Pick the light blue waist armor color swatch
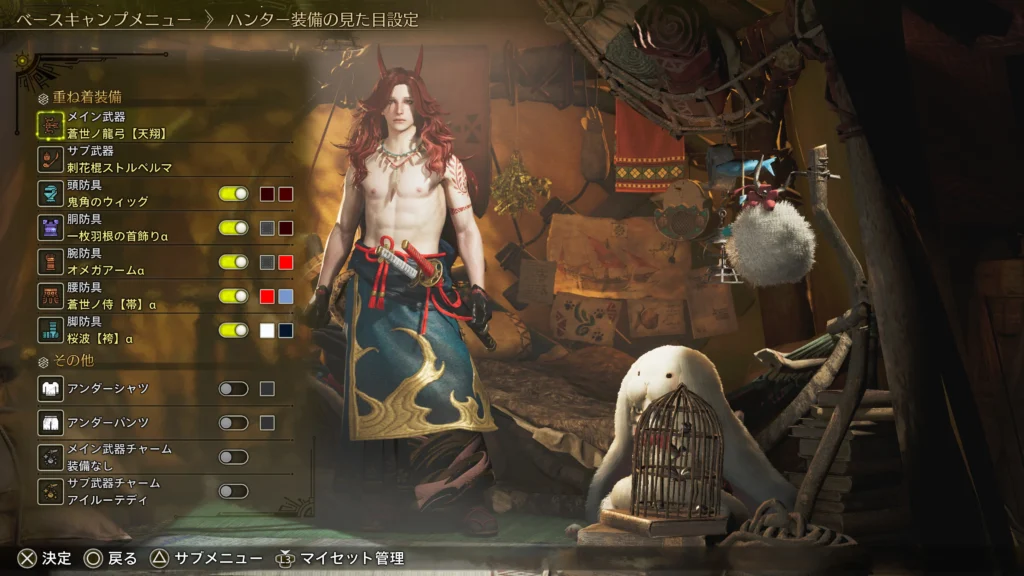Screen dimensions: 1024x576 coord(285,296)
